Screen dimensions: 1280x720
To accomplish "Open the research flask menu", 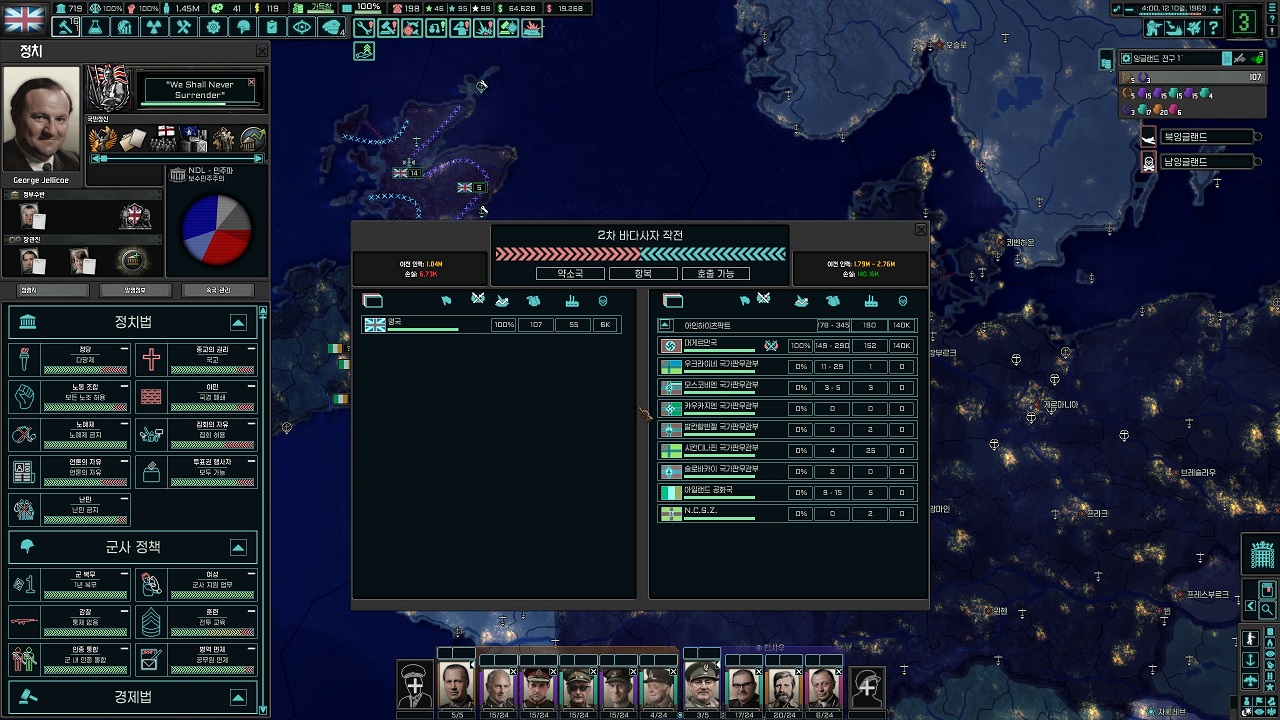I will [95, 27].
